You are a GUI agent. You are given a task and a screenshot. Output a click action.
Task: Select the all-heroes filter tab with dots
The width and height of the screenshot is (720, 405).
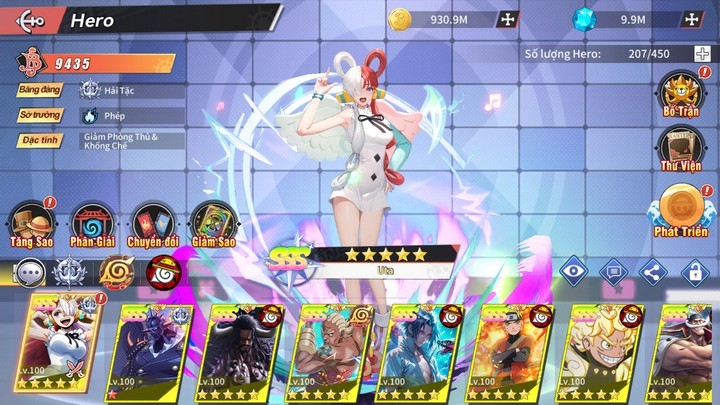31,272
